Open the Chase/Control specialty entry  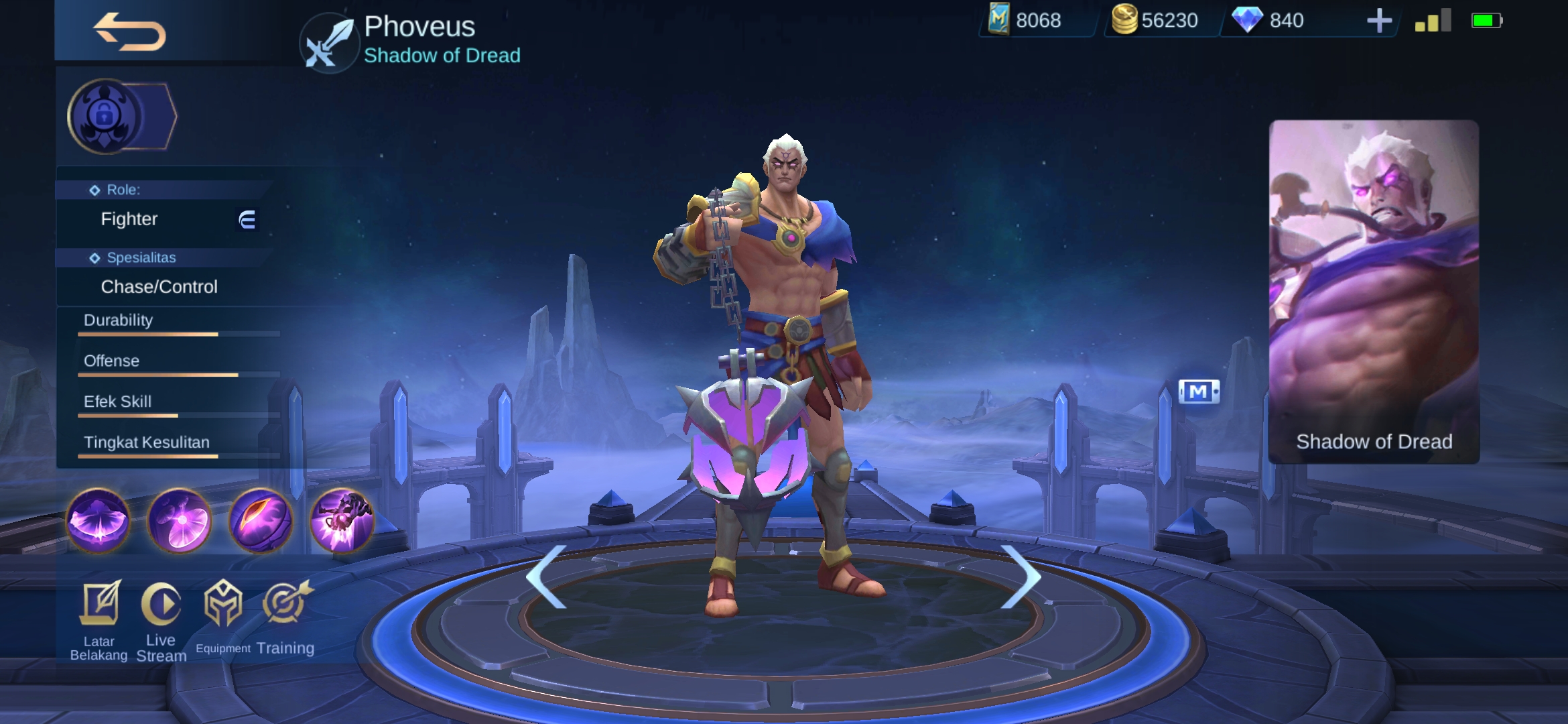[159, 286]
